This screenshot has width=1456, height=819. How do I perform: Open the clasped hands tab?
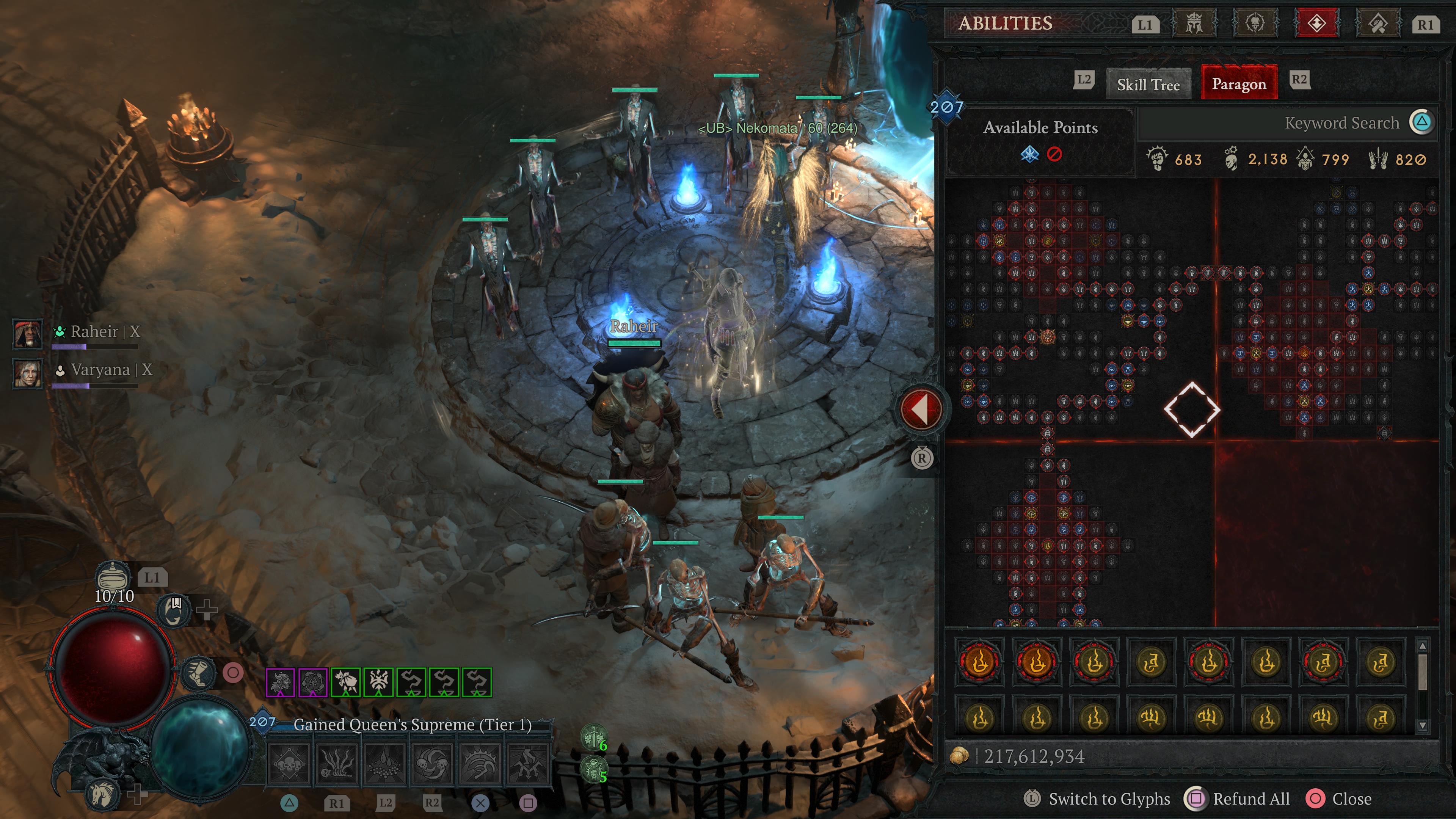[x=1378, y=24]
